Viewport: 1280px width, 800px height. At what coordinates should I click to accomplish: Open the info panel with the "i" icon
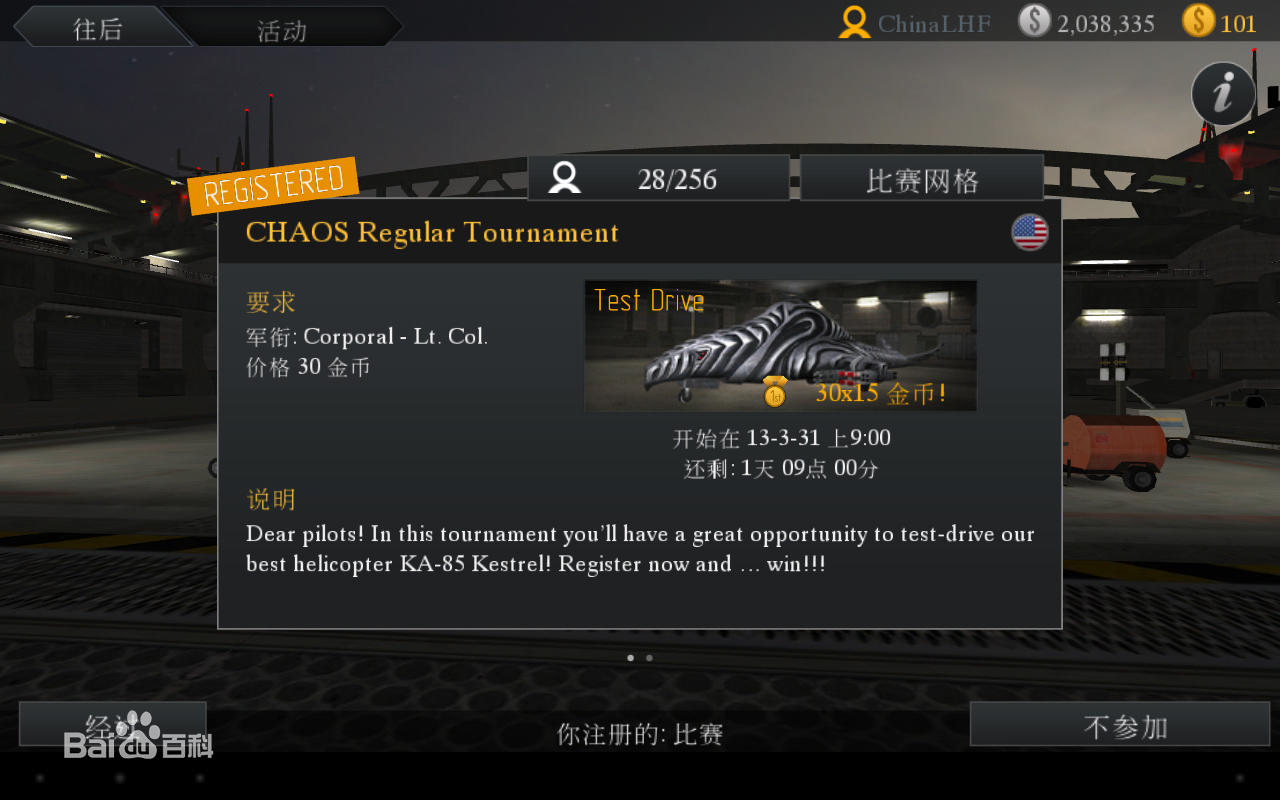point(1223,93)
